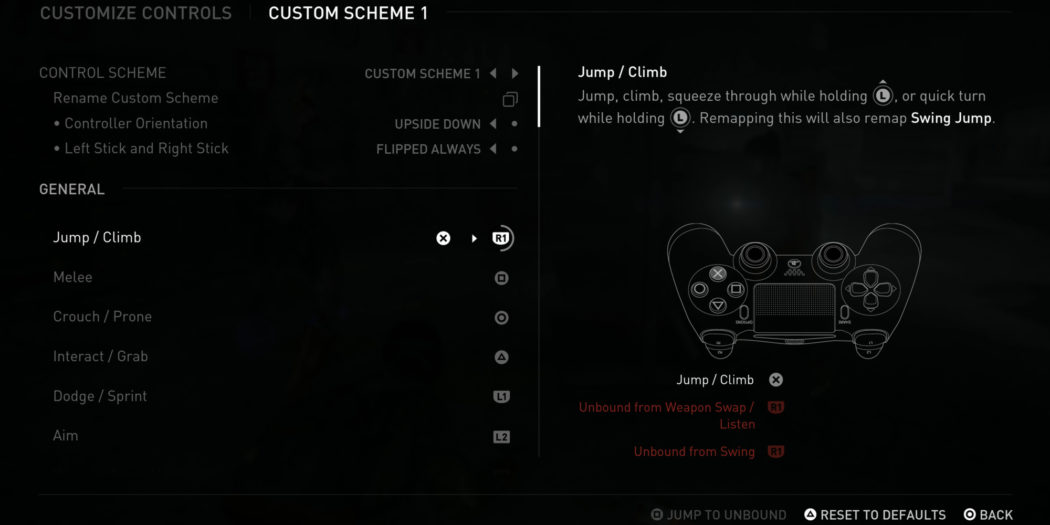Activate Jump to Unbound
The image size is (1050, 525).
coord(719,515)
